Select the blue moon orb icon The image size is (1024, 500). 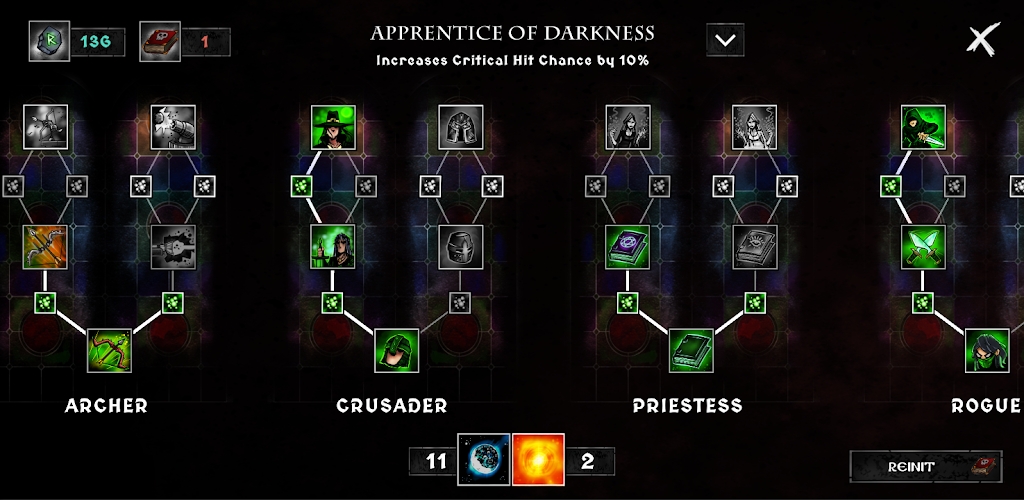pyautogui.click(x=483, y=459)
